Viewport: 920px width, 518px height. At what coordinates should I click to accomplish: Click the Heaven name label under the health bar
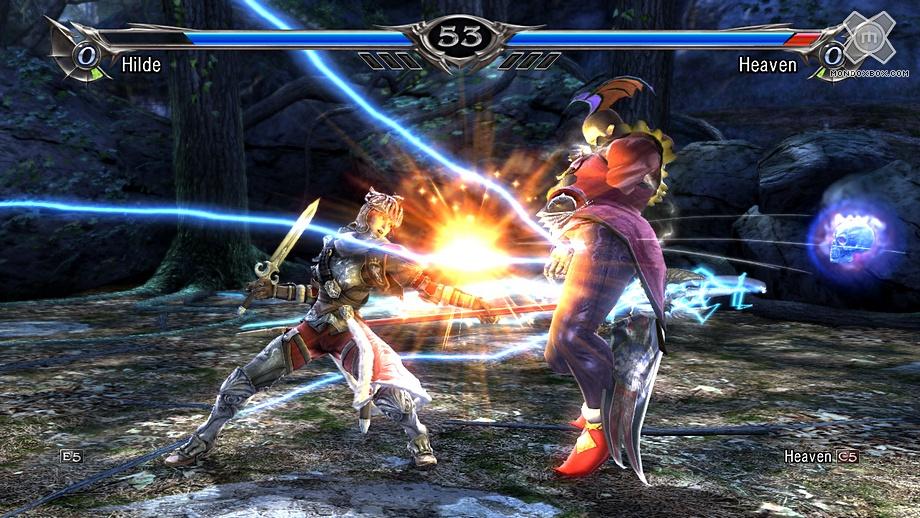click(x=768, y=66)
